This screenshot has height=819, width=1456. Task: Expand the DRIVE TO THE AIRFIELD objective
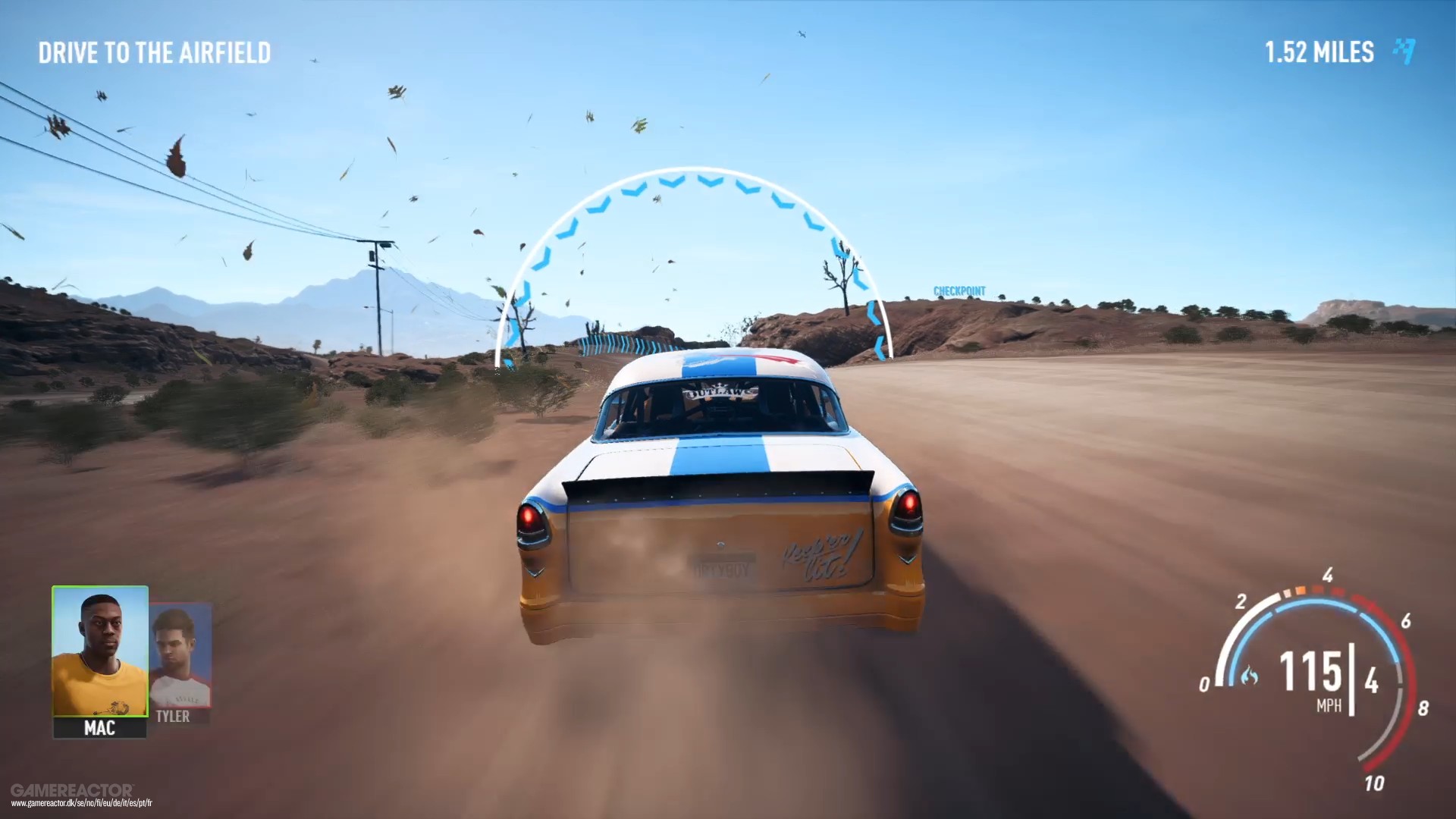155,53
